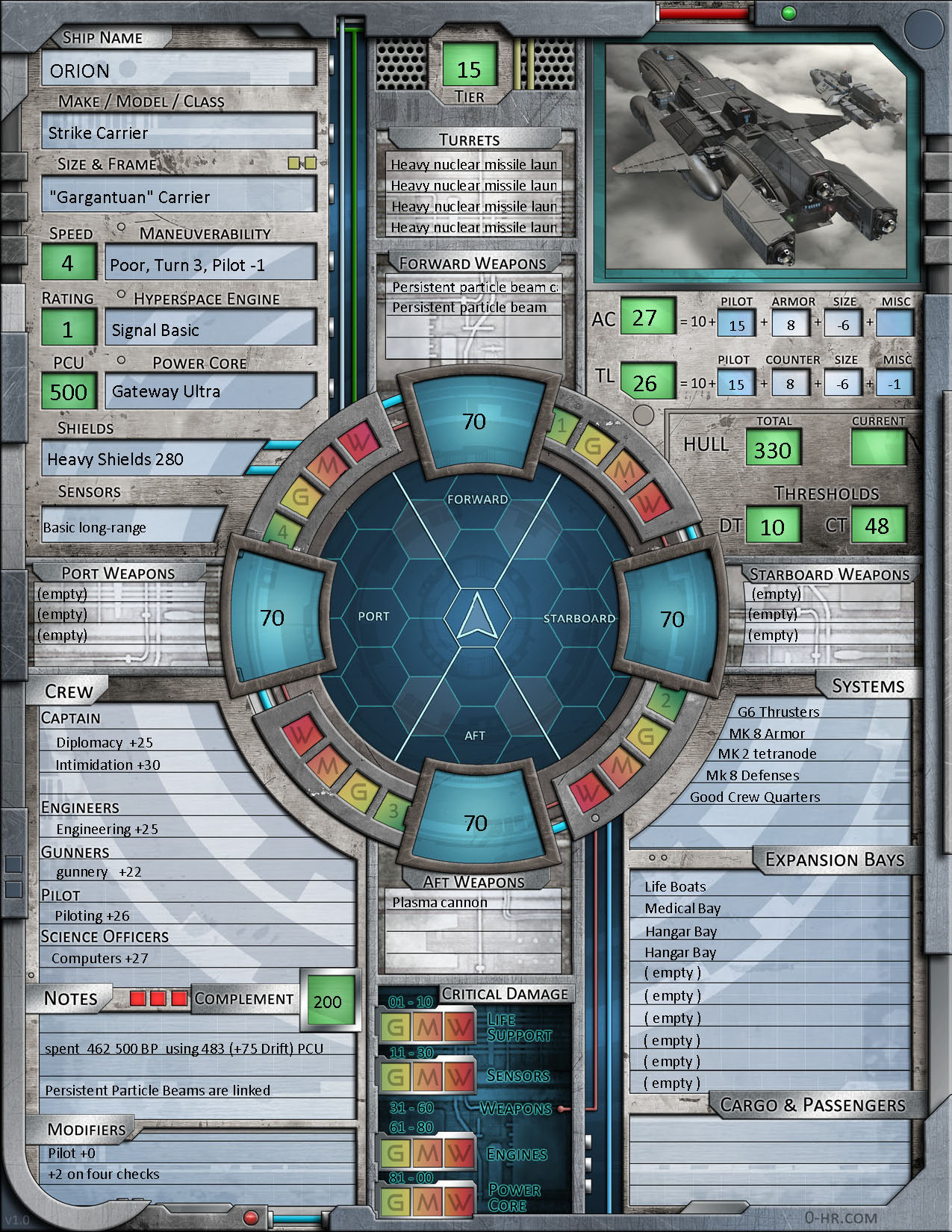Edit the Complement box showing 200
The height and width of the screenshot is (1232, 952).
coord(327,1001)
